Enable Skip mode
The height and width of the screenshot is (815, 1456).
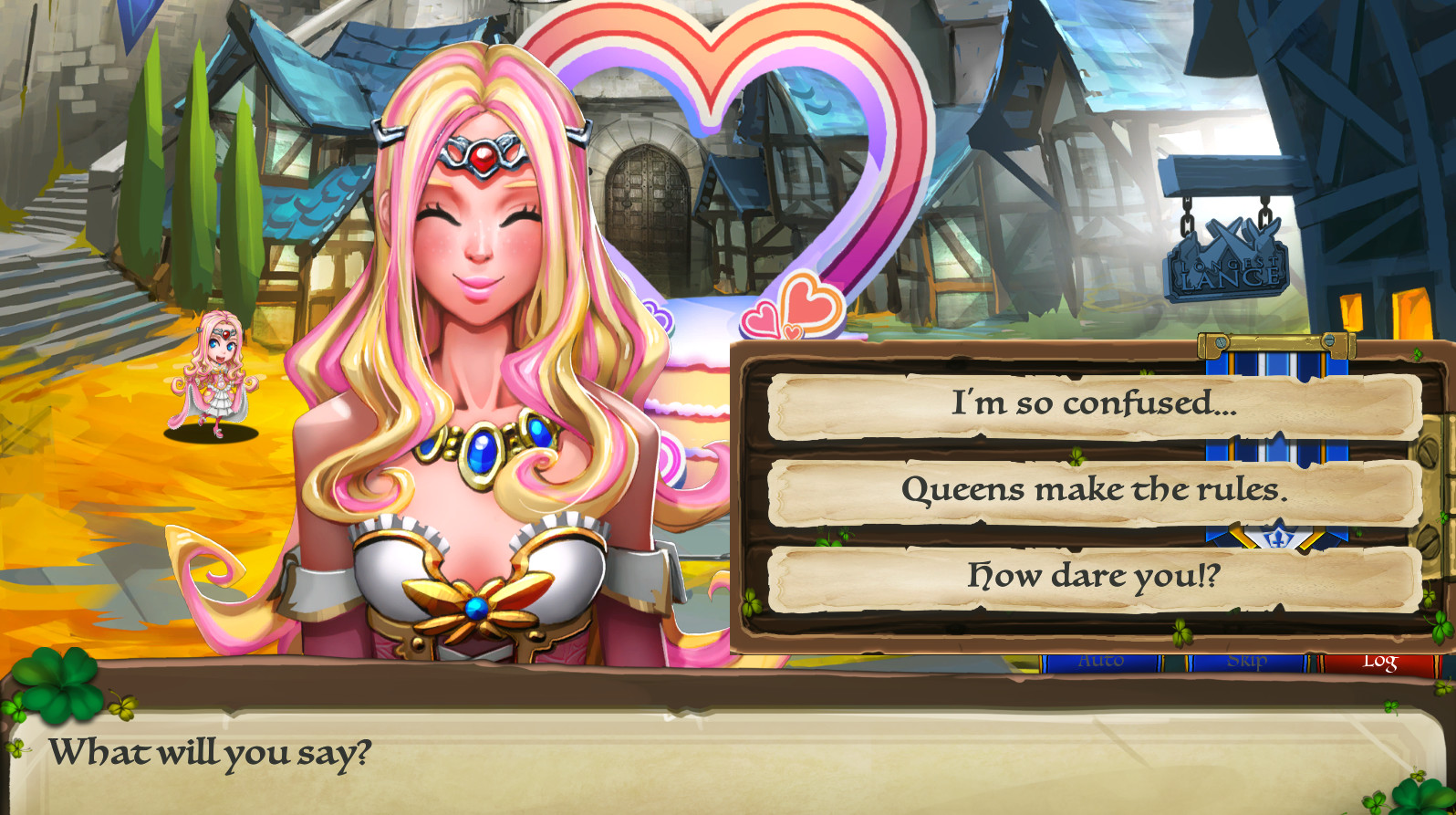[1250, 659]
